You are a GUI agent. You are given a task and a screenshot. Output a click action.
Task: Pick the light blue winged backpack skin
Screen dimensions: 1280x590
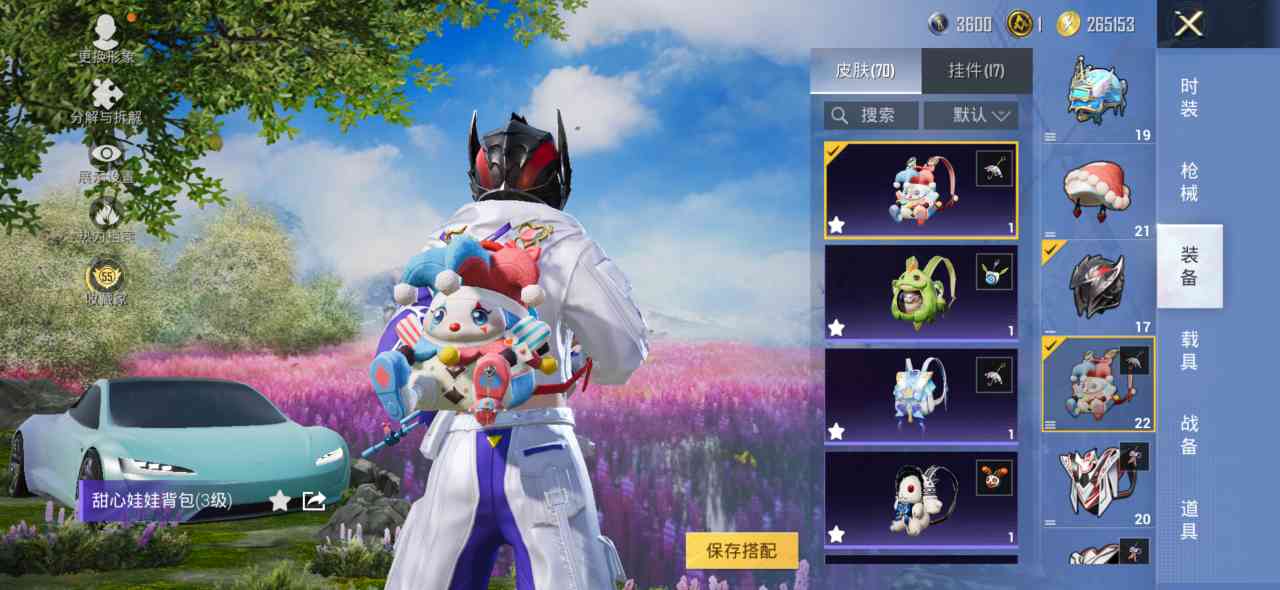tap(920, 395)
